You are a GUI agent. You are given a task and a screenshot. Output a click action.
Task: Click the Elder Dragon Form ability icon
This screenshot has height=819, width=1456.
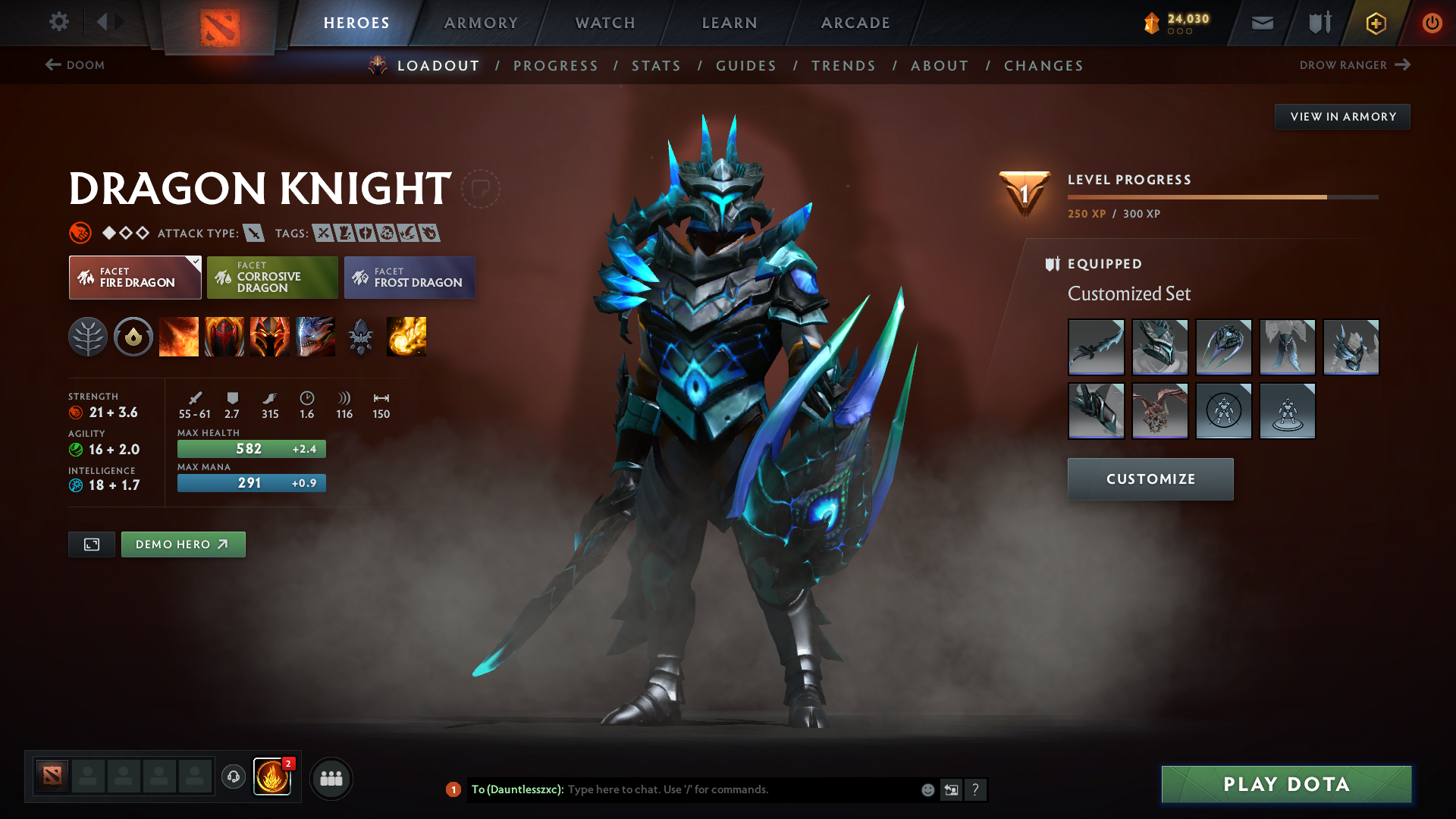click(x=315, y=337)
